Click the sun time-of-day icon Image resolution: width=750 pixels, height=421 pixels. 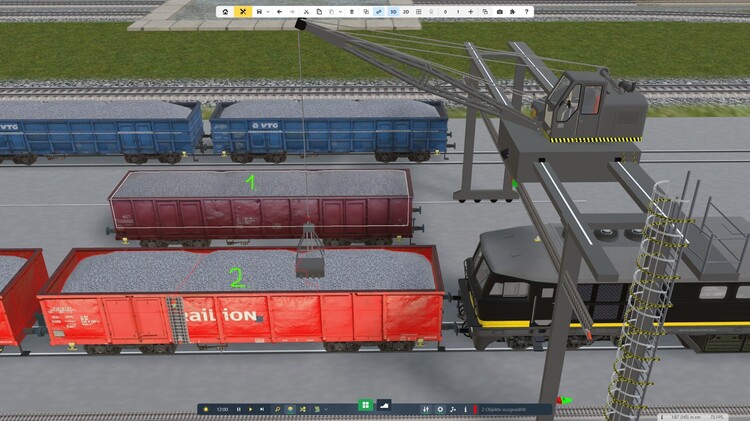206,409
